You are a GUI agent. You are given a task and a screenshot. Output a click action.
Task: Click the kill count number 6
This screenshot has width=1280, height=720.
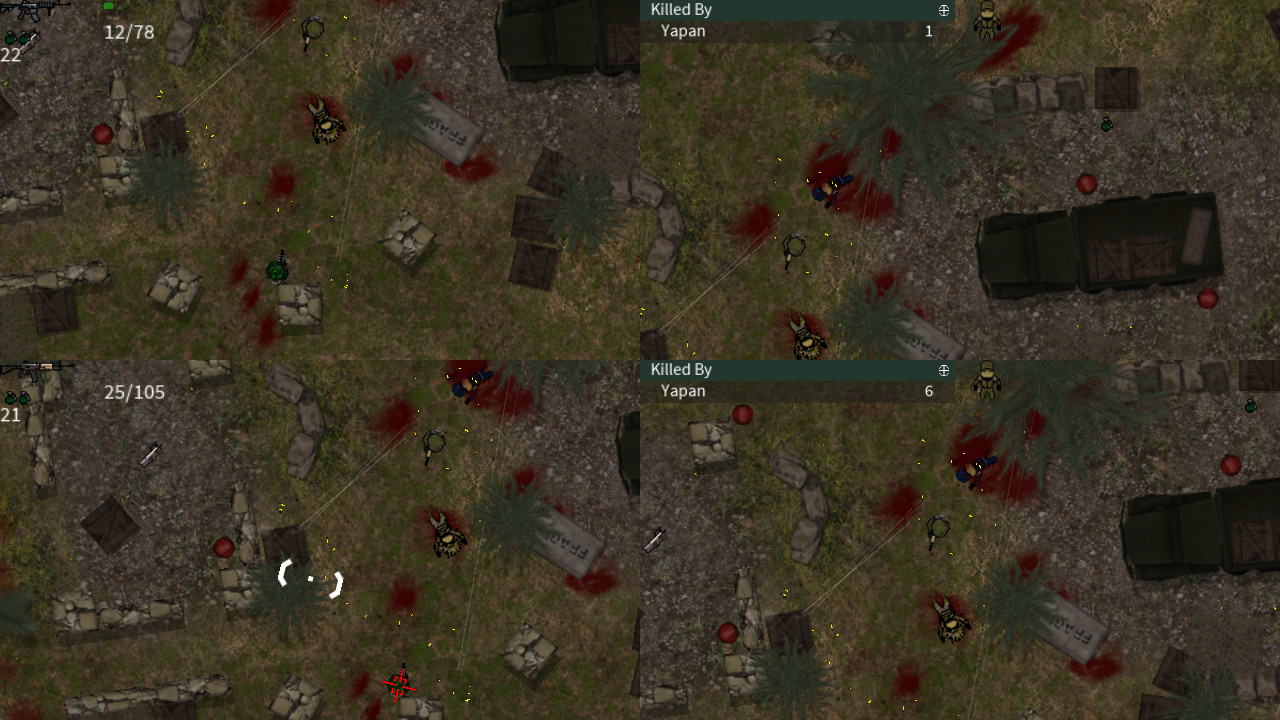click(x=928, y=391)
